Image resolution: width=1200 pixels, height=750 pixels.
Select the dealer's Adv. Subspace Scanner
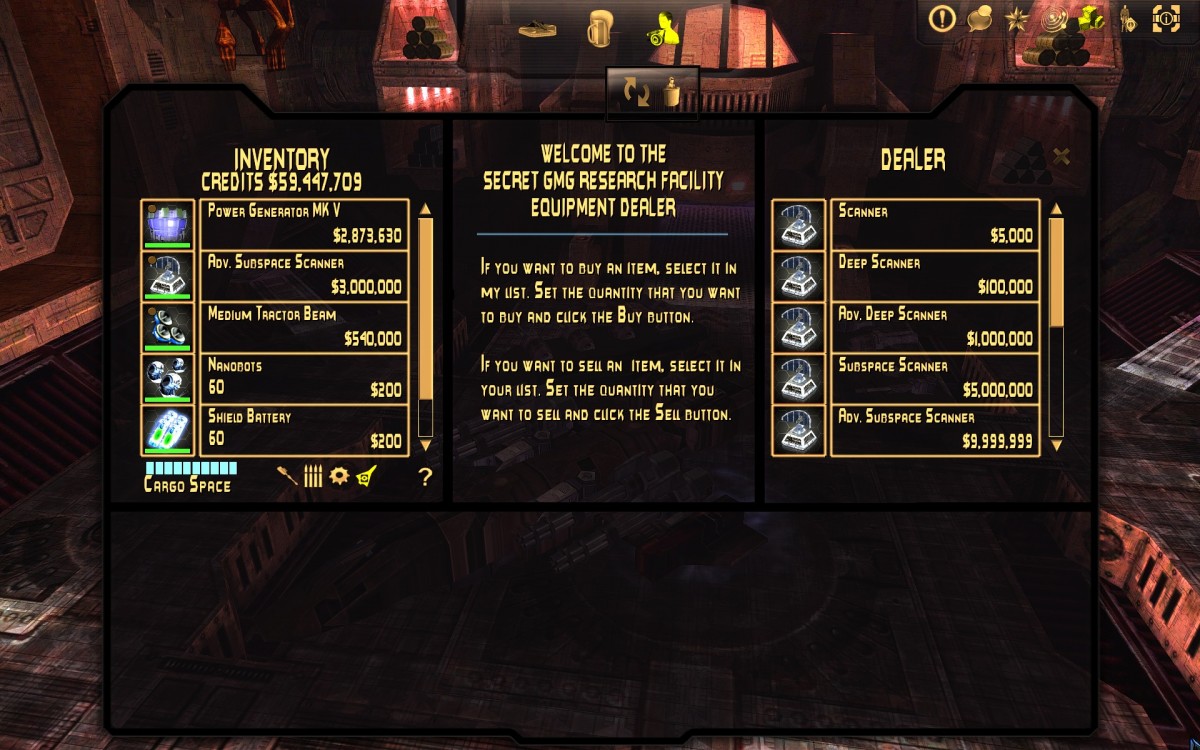935,430
